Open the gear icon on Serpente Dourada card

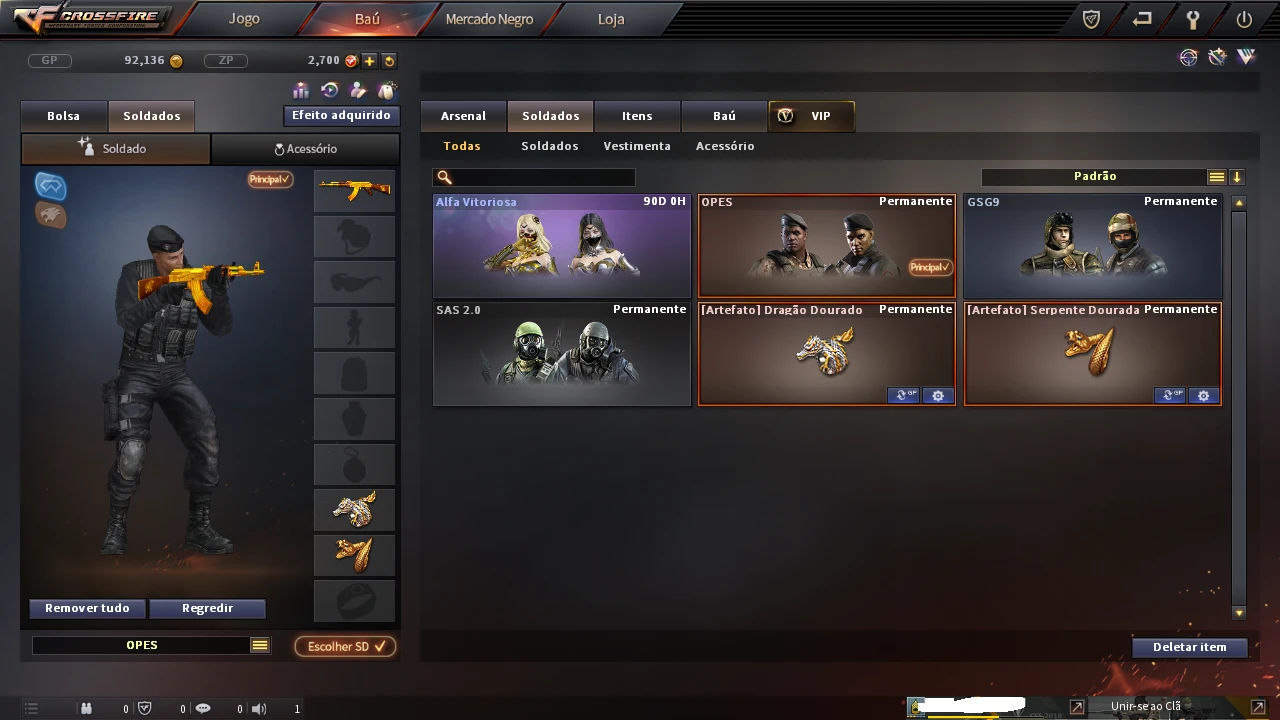(1203, 395)
